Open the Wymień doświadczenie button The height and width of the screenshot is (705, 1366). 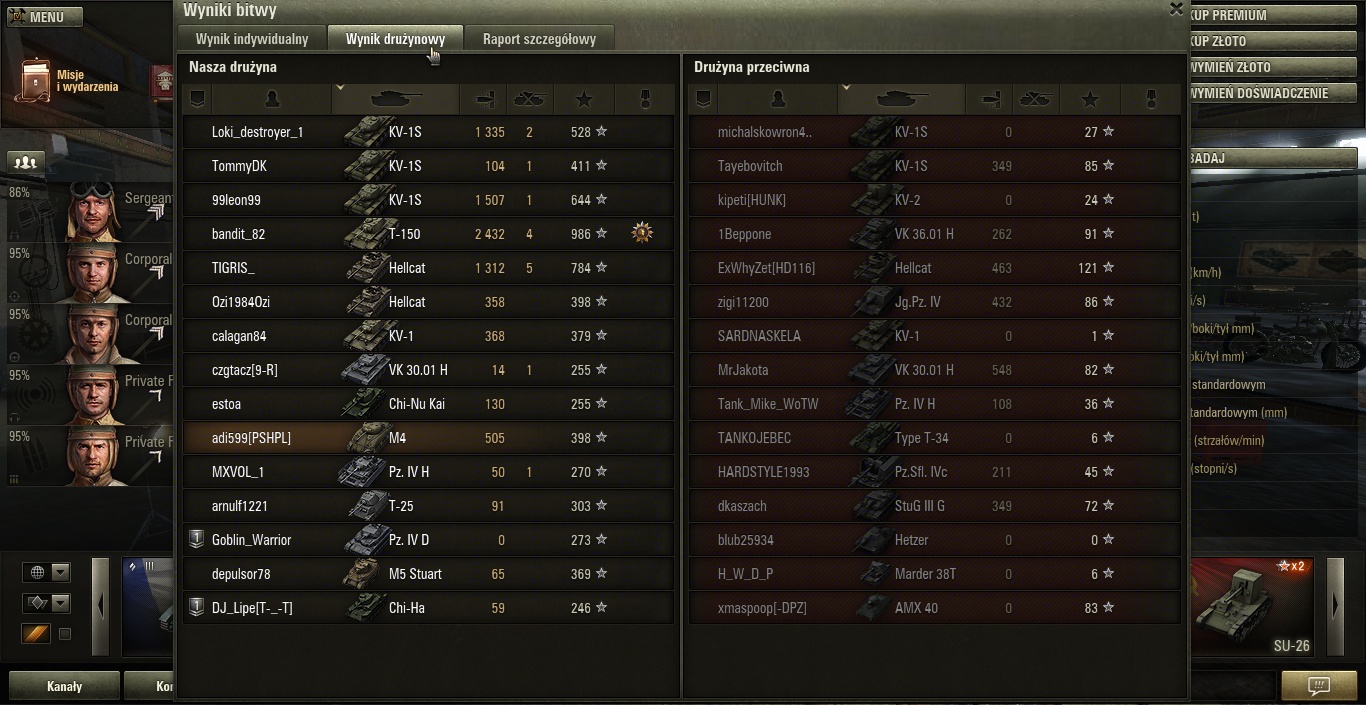[x=1272, y=93]
